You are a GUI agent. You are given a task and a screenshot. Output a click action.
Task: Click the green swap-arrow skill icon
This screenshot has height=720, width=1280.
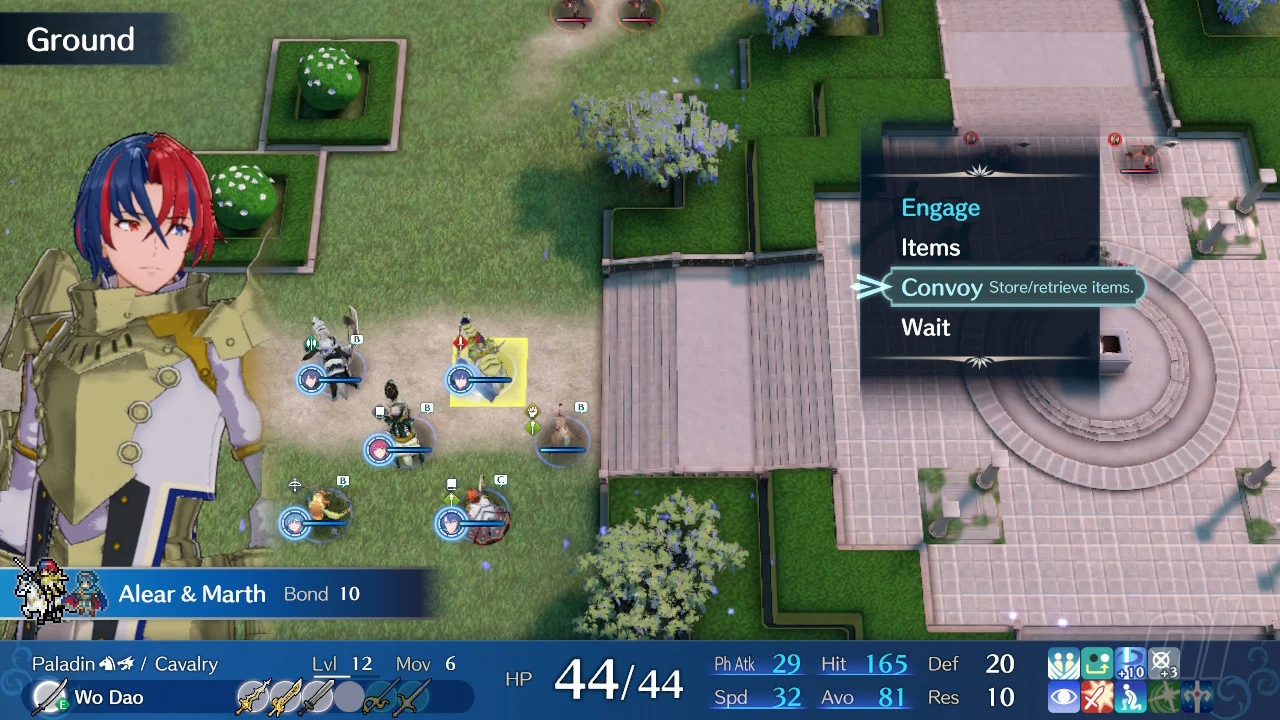click(1097, 664)
